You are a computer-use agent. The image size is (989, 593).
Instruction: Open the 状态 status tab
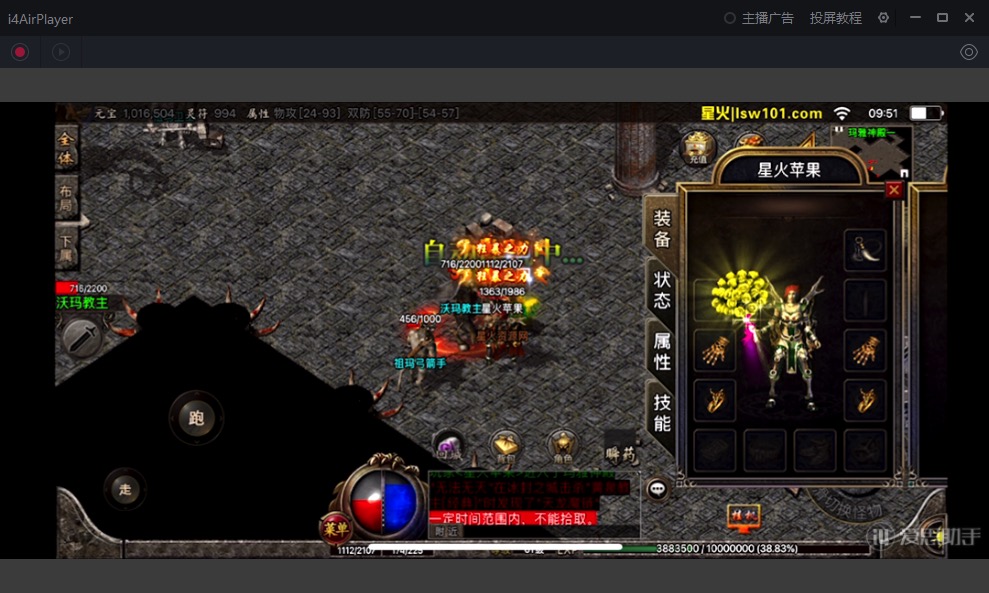coord(662,289)
